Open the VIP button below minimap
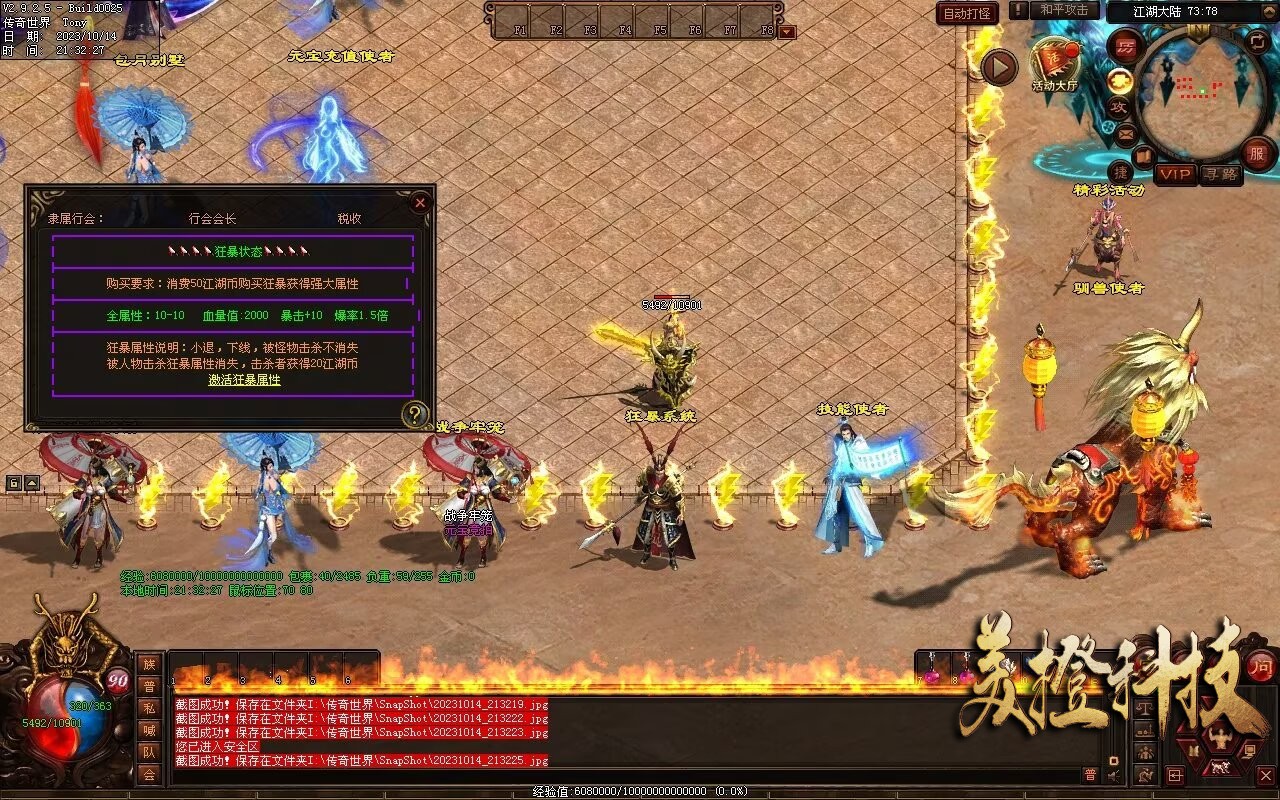 [1175, 174]
